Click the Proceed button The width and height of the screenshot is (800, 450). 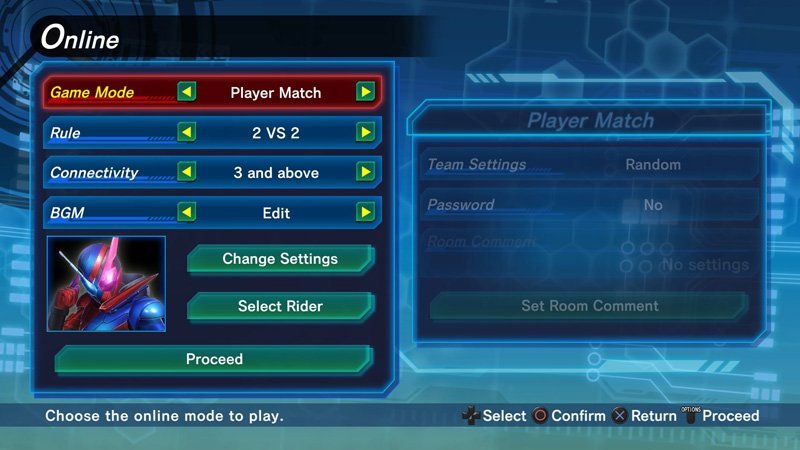pos(214,359)
